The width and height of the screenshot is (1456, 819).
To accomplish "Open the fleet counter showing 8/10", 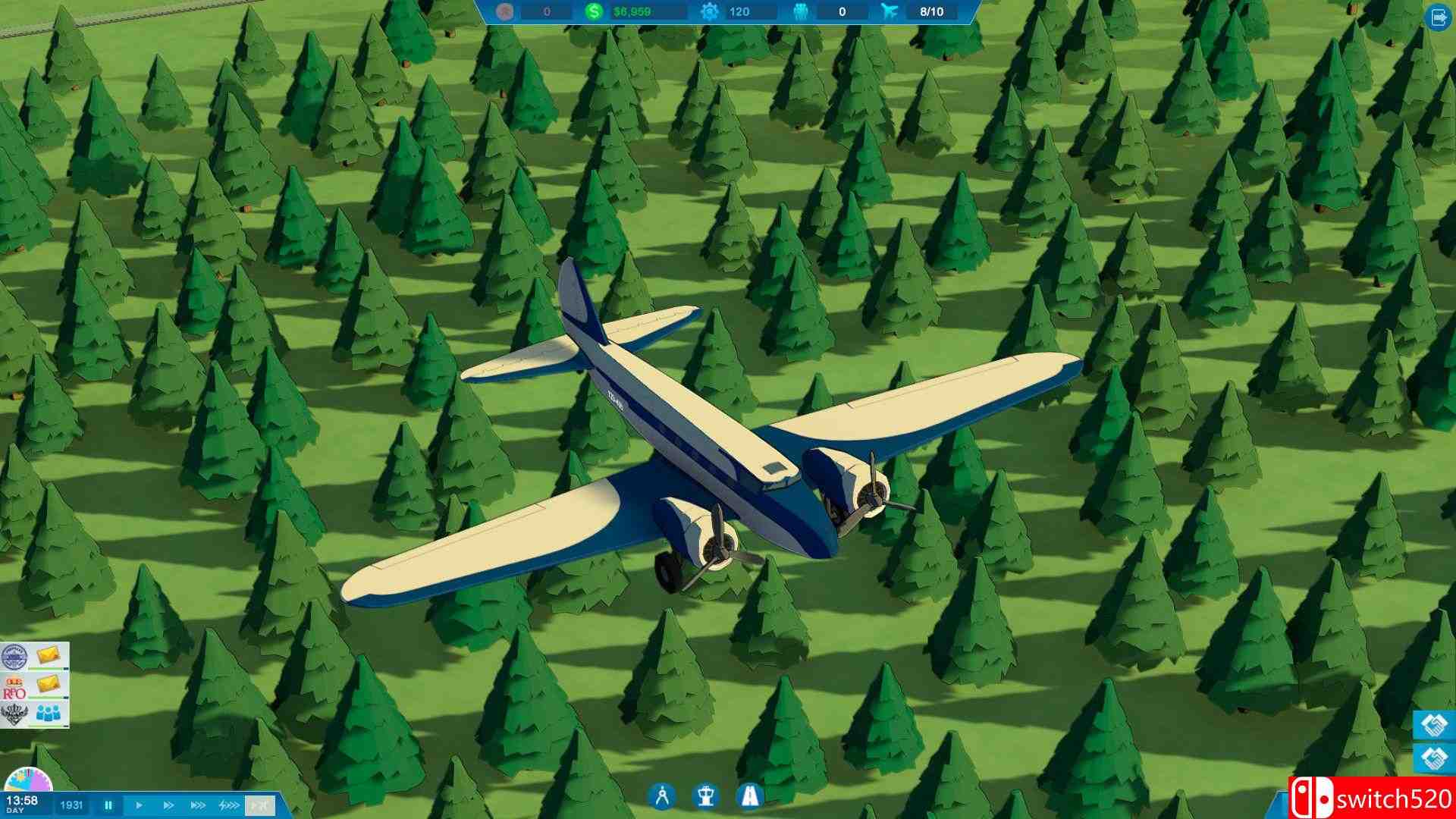I will (x=931, y=12).
